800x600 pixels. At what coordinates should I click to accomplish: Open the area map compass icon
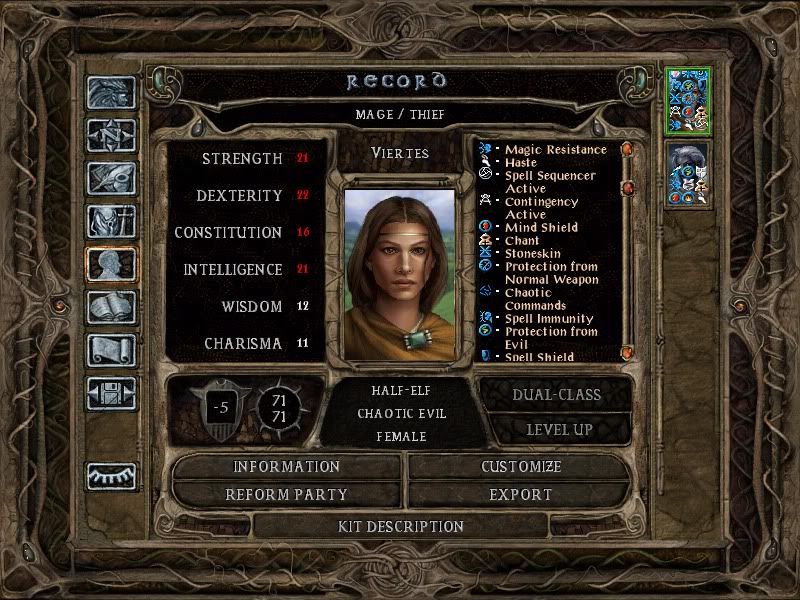pyautogui.click(x=111, y=136)
